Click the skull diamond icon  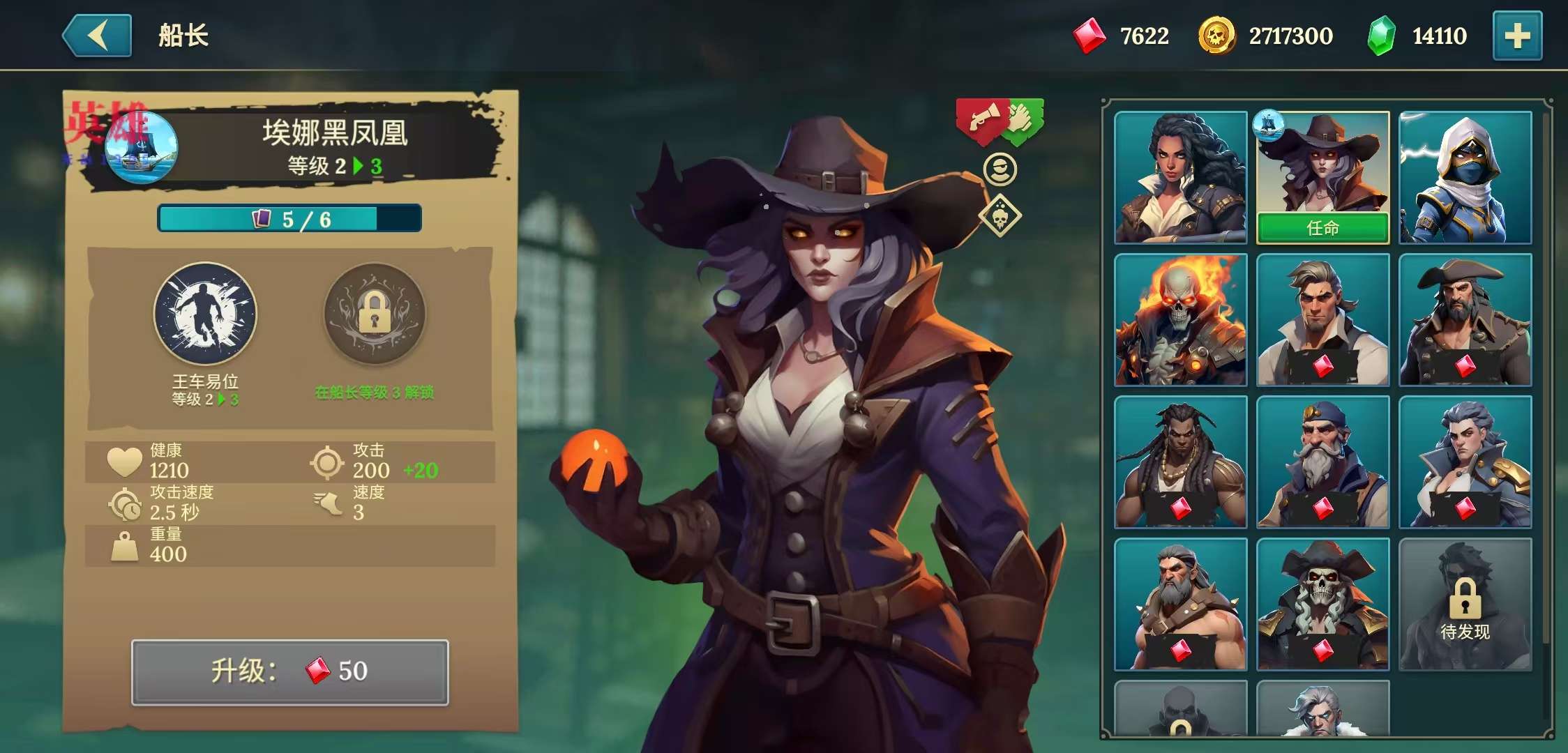1000,216
